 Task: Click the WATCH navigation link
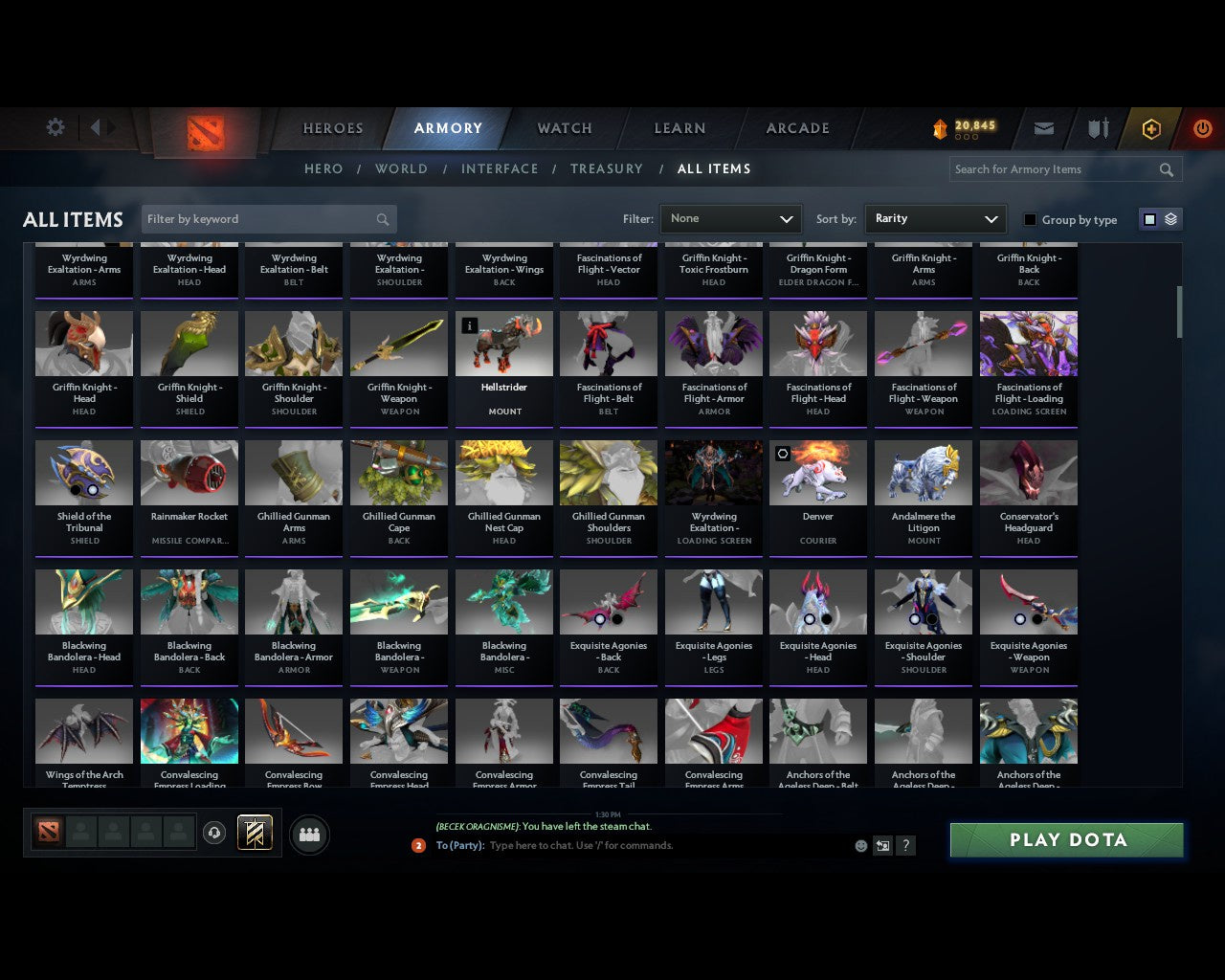click(563, 127)
